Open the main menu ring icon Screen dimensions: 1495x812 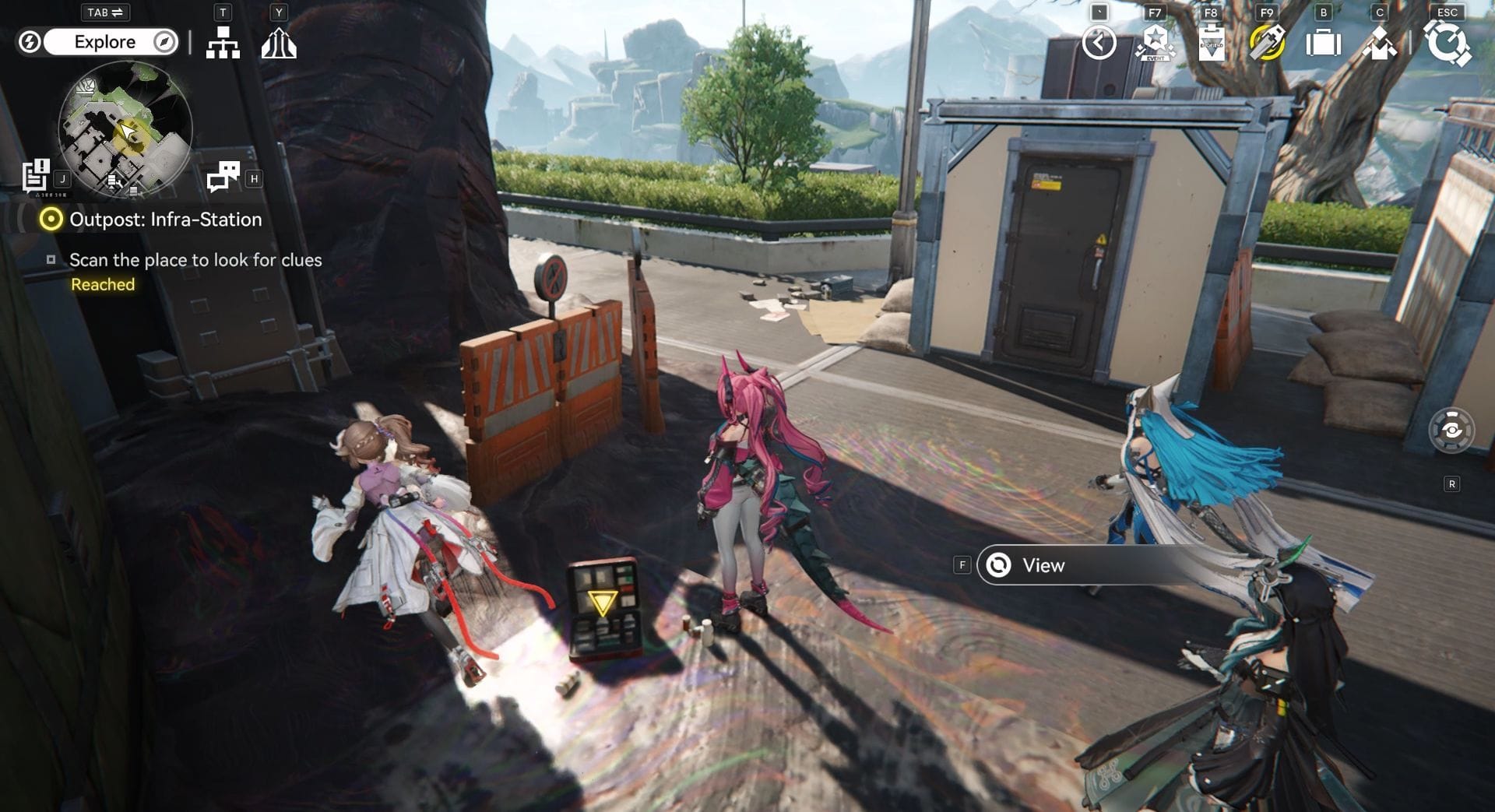click(1448, 43)
